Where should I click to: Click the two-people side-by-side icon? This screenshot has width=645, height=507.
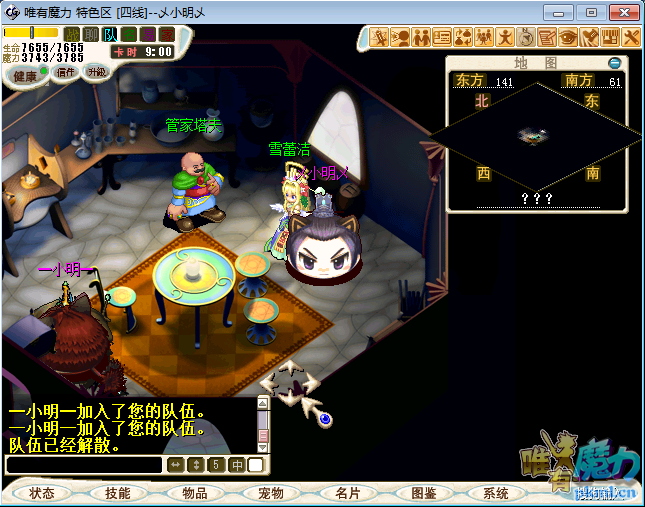click(x=421, y=37)
